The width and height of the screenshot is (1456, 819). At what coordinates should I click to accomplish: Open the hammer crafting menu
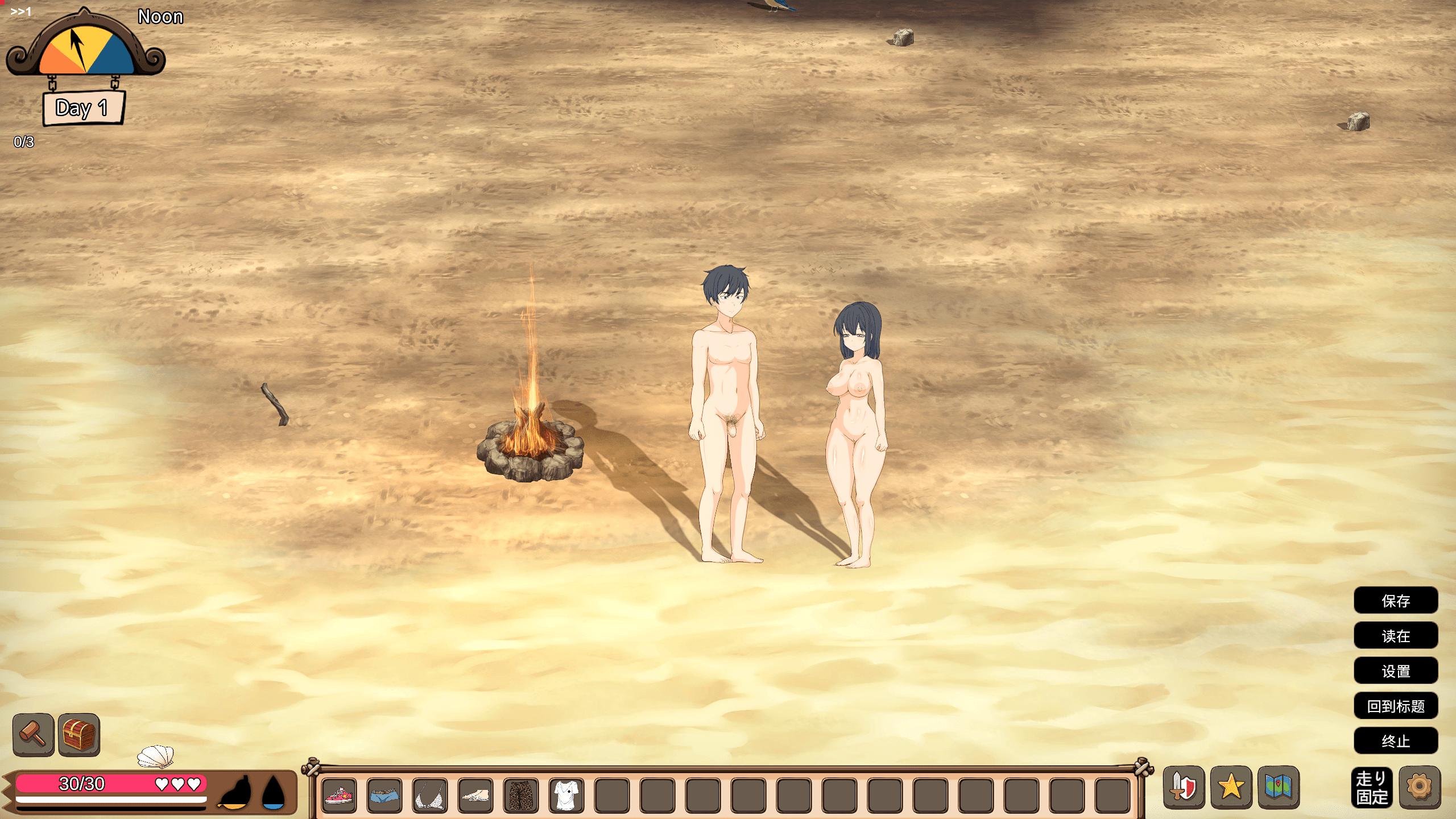34,734
